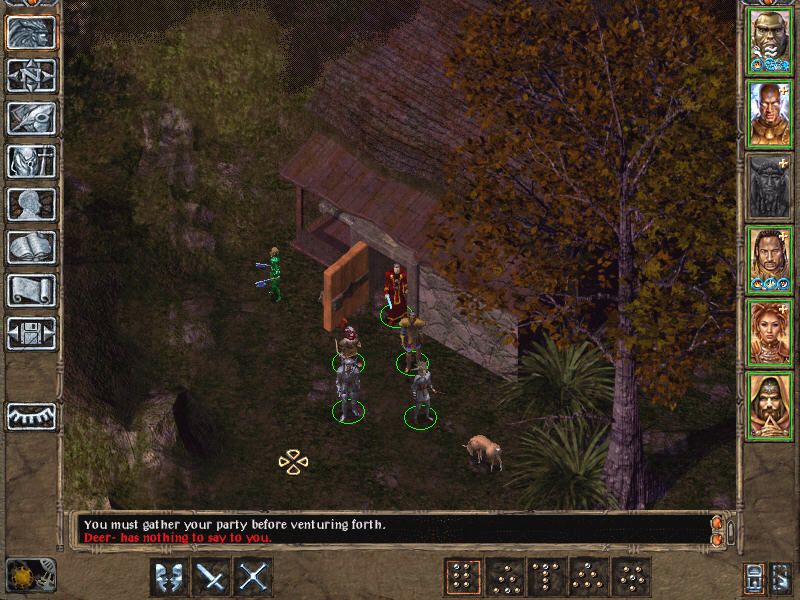Open the area map with the compass button
The image size is (800, 600).
31,75
